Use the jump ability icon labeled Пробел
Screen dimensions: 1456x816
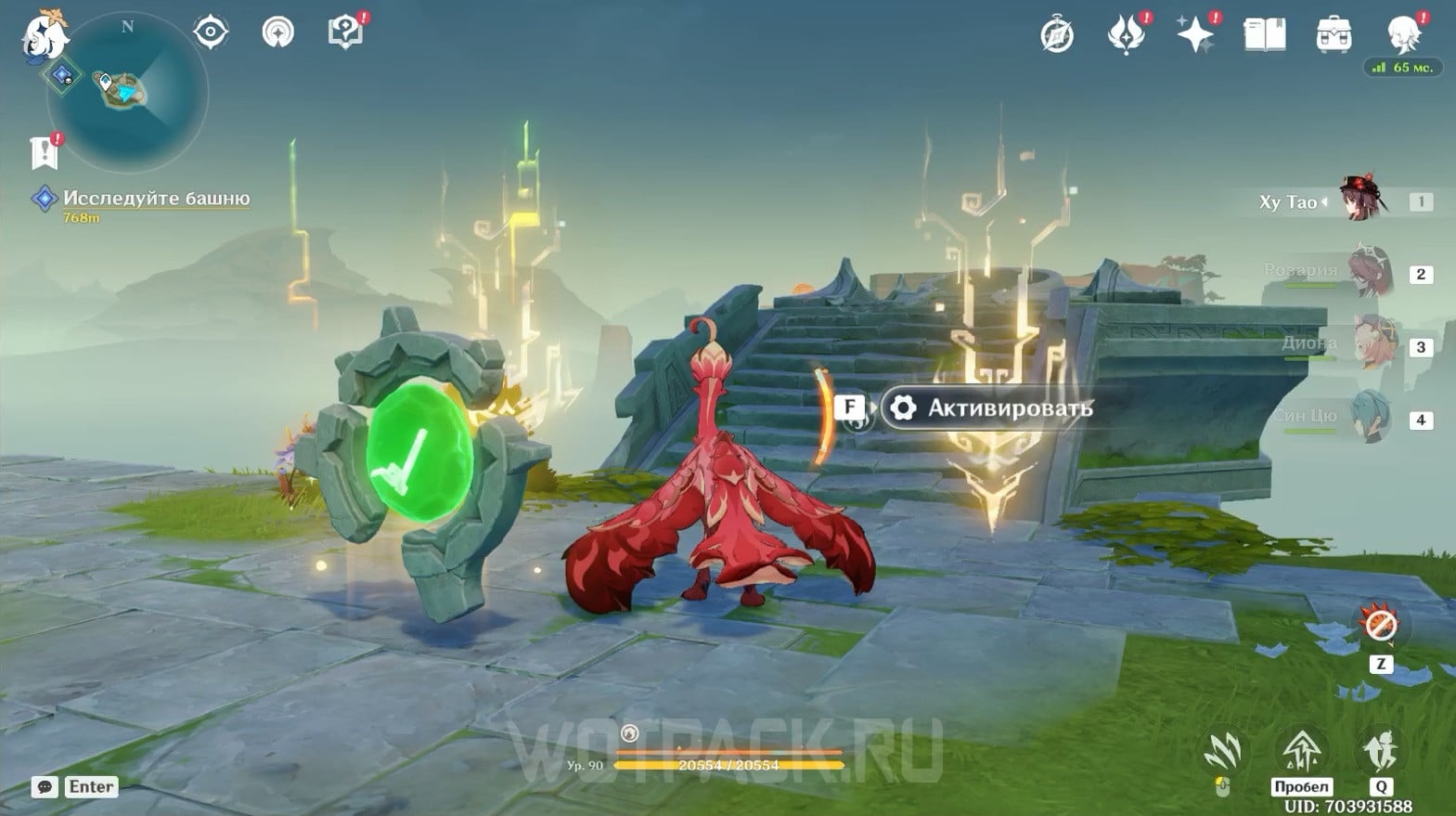[1301, 752]
